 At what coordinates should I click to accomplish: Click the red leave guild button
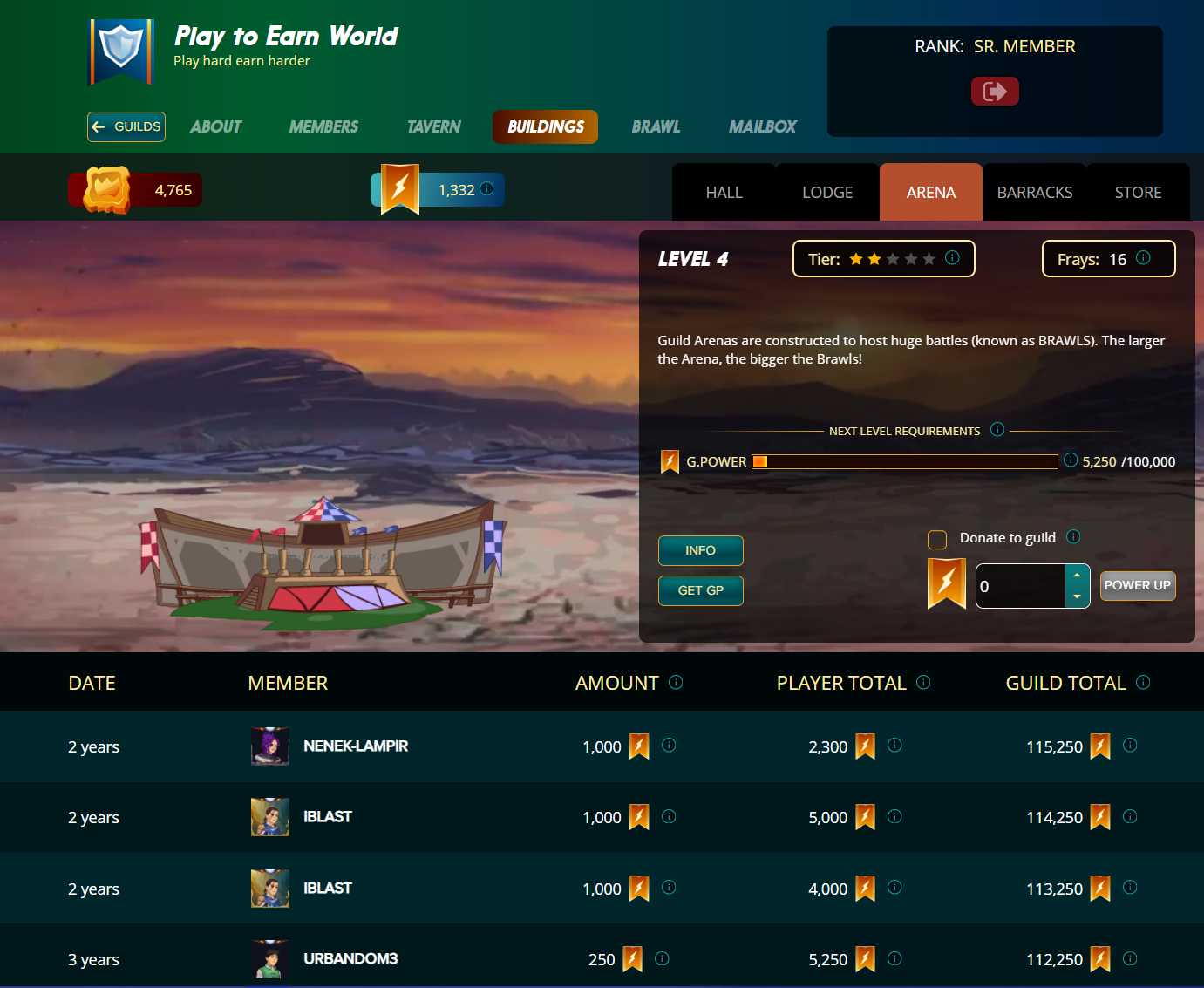click(995, 92)
